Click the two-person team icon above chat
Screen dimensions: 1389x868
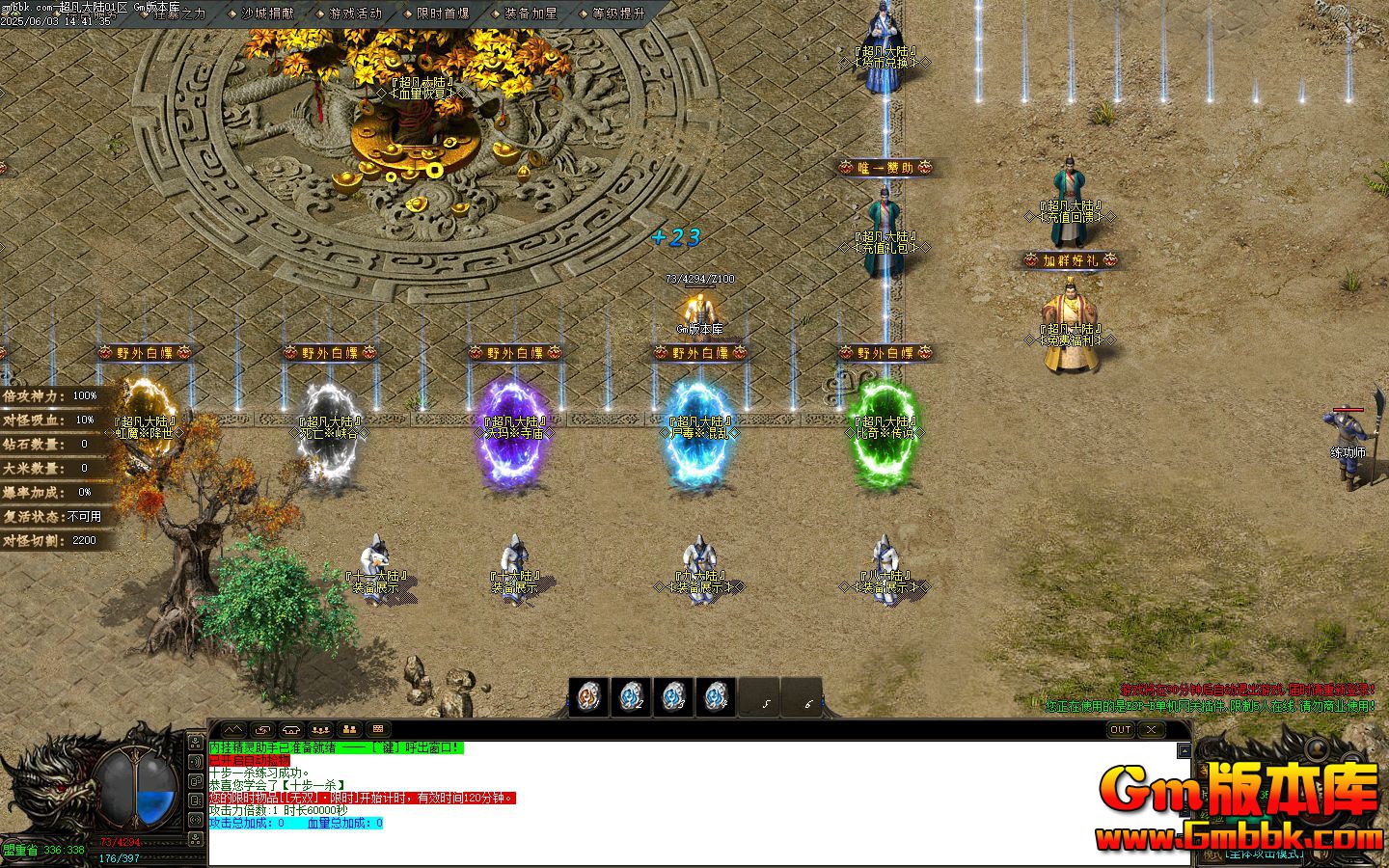[348, 729]
